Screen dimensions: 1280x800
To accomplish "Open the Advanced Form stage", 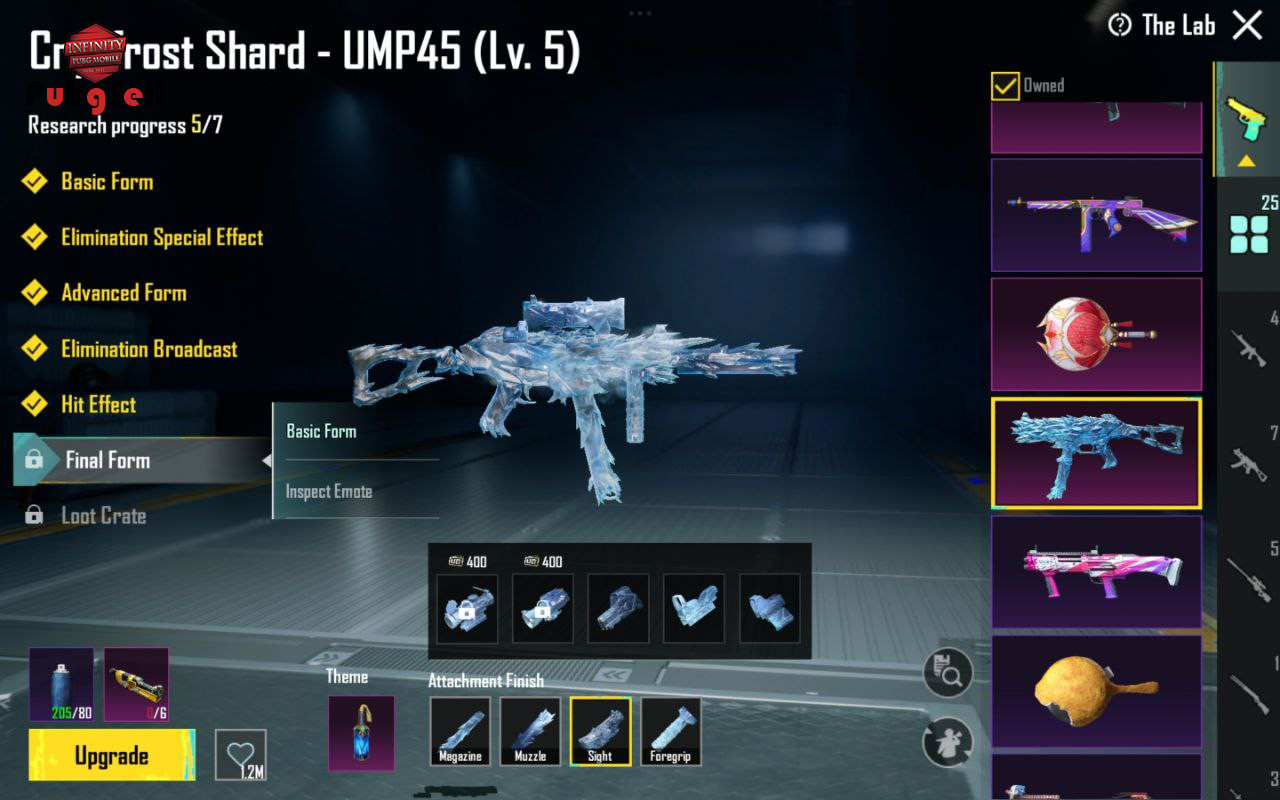I will (x=123, y=293).
